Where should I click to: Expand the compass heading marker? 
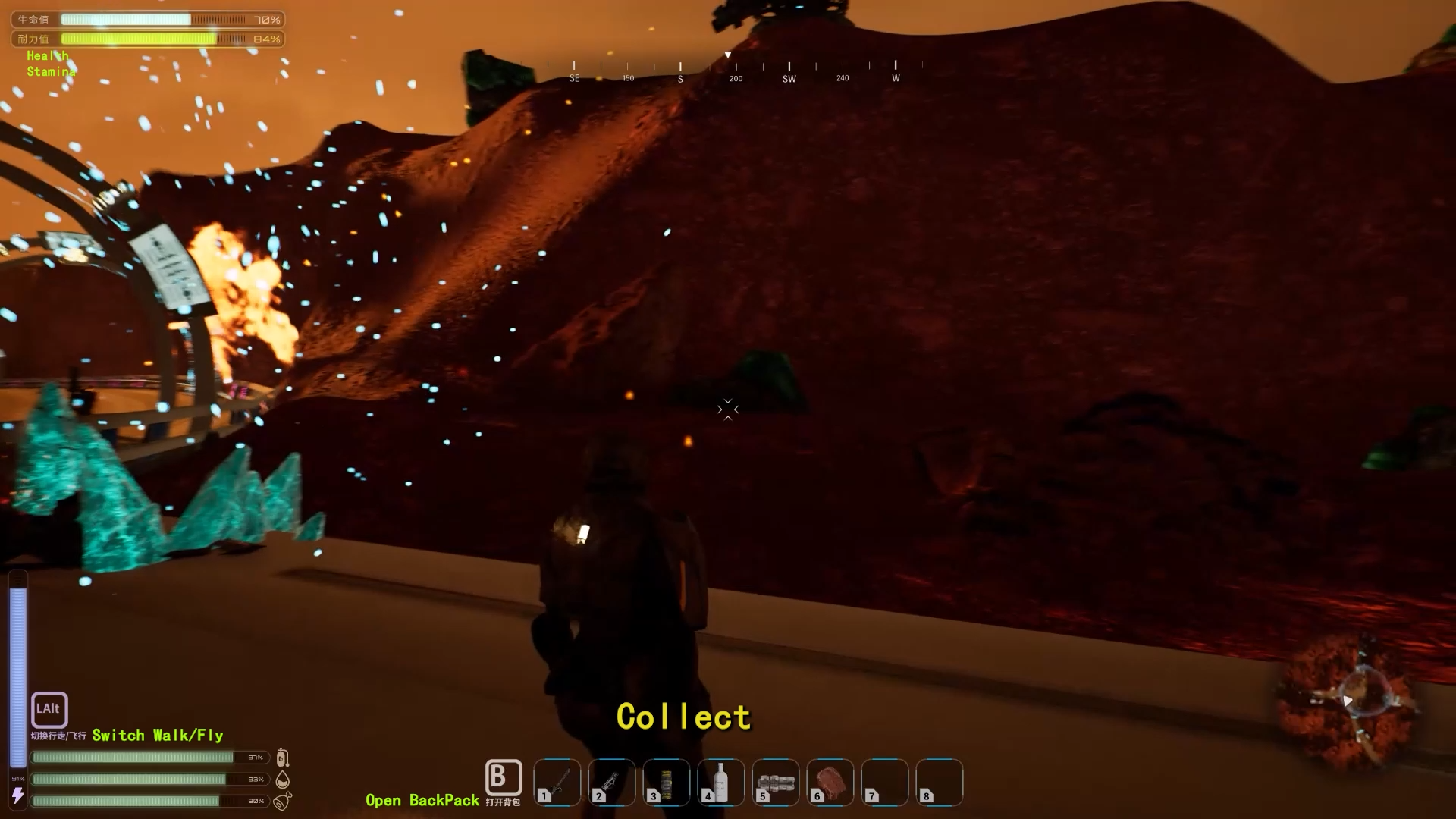coord(727,55)
